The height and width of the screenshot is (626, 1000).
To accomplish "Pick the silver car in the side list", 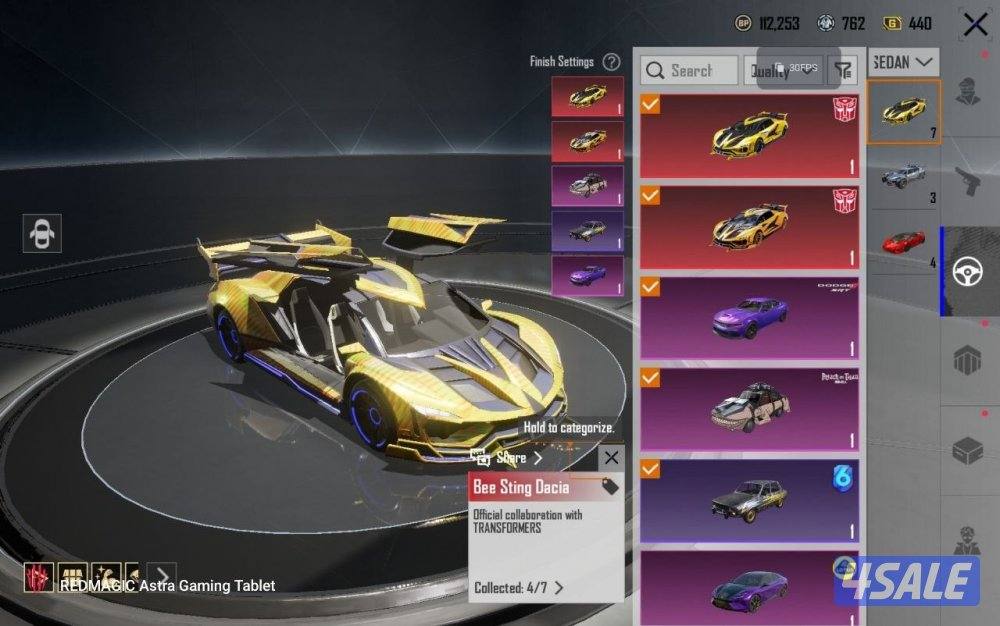I will pos(903,178).
